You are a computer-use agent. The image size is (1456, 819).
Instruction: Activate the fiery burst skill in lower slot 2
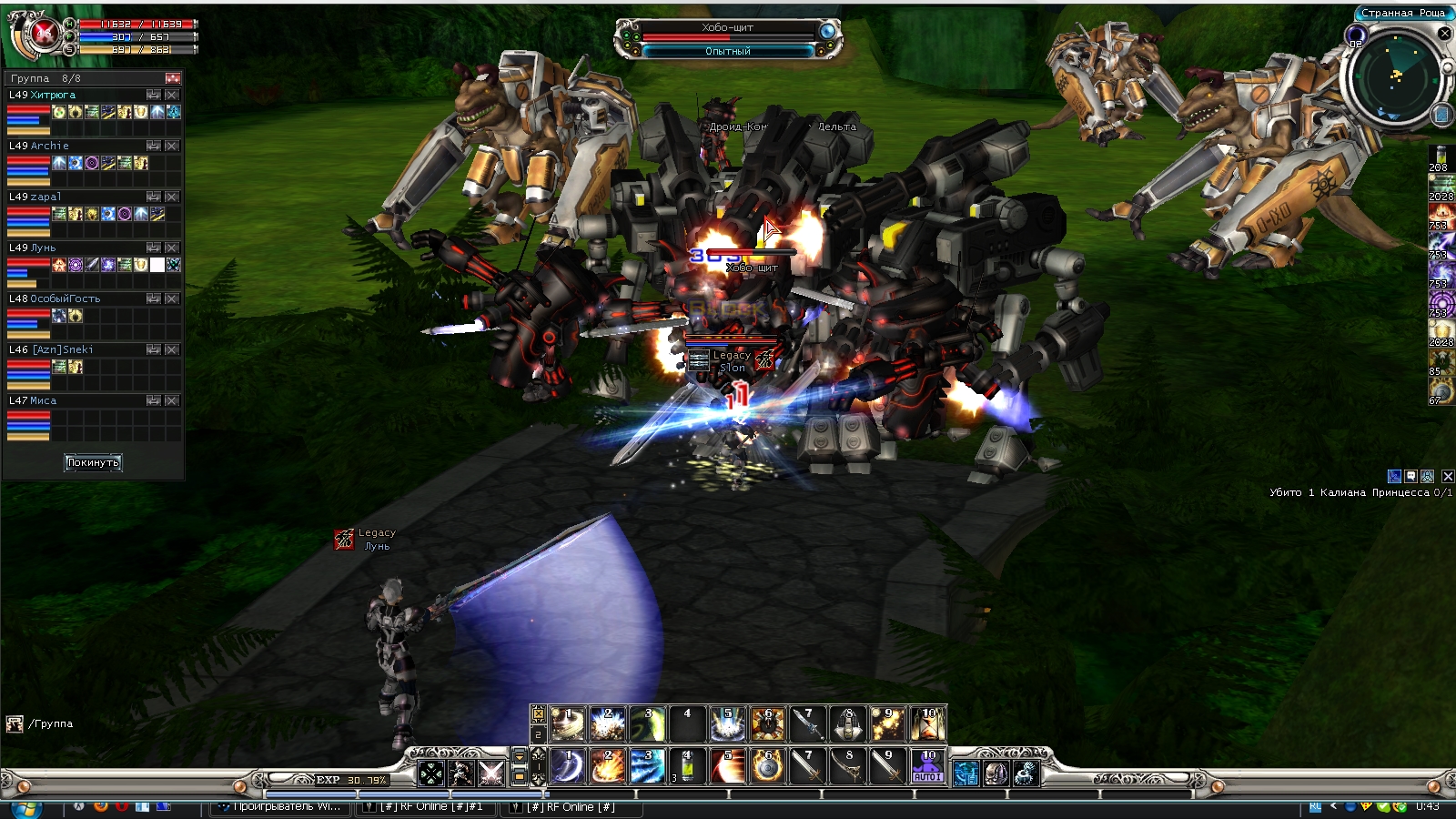click(x=607, y=766)
